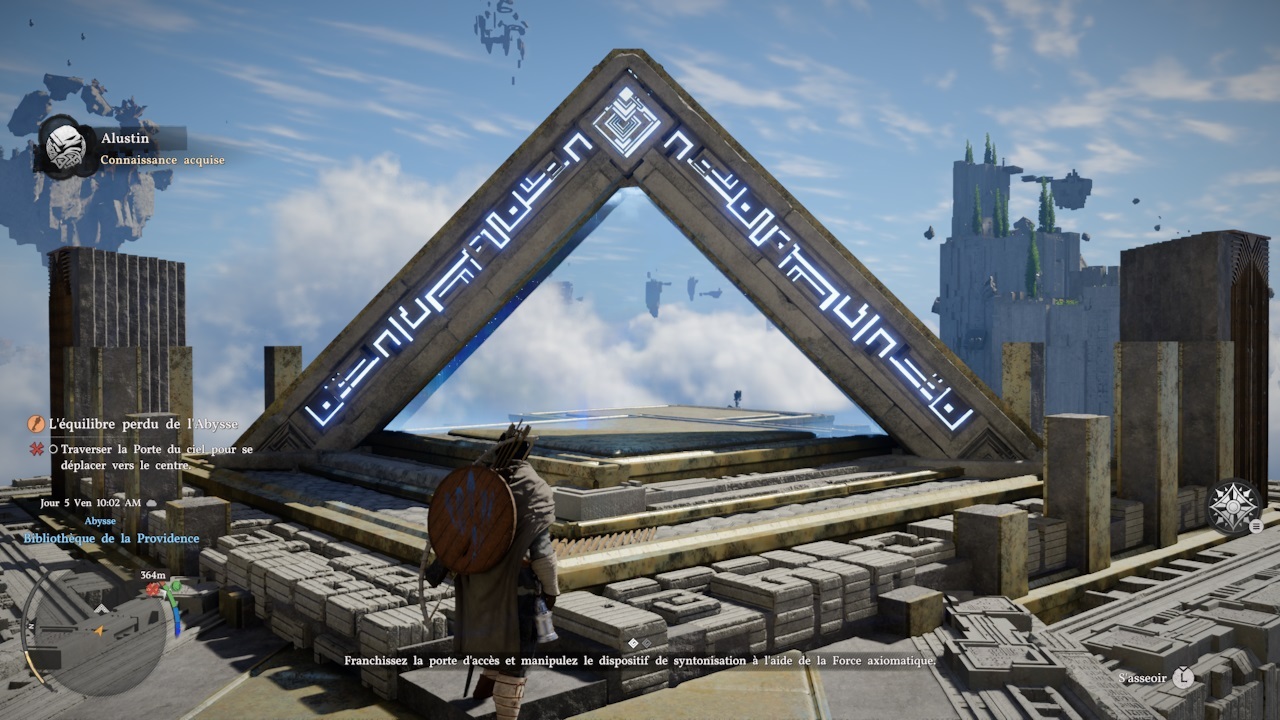Open the compass star emblem menu
The width and height of the screenshot is (1280, 720).
click(x=1232, y=505)
